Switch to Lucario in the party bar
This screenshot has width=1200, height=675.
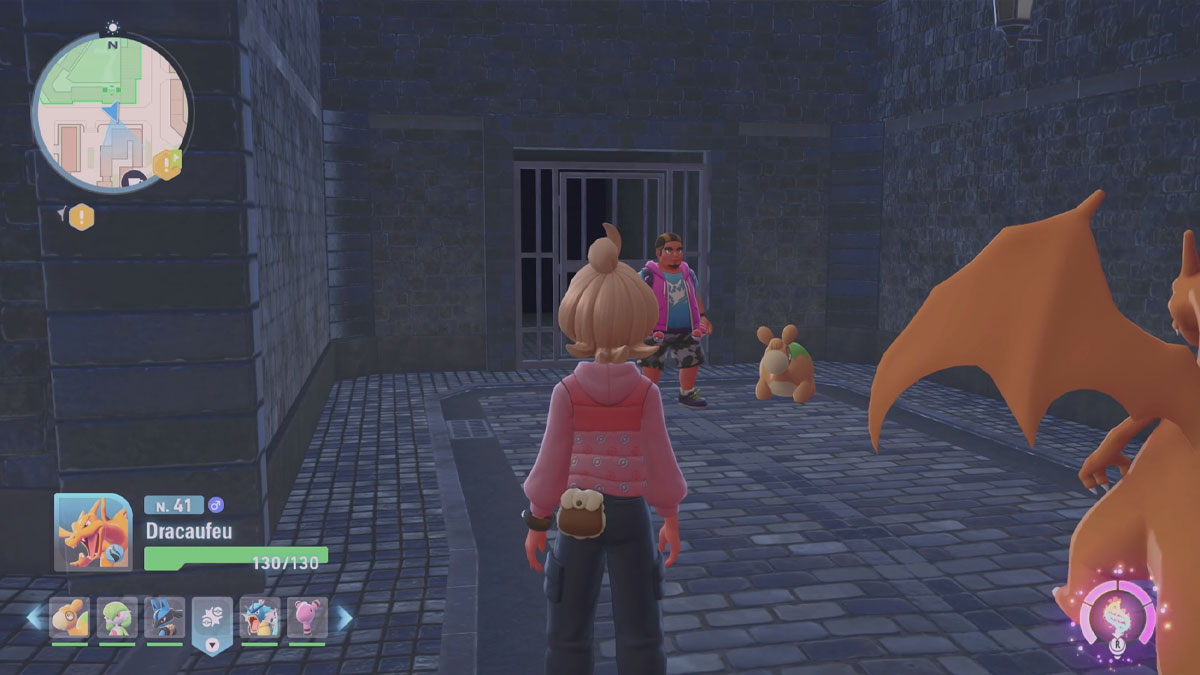click(164, 617)
